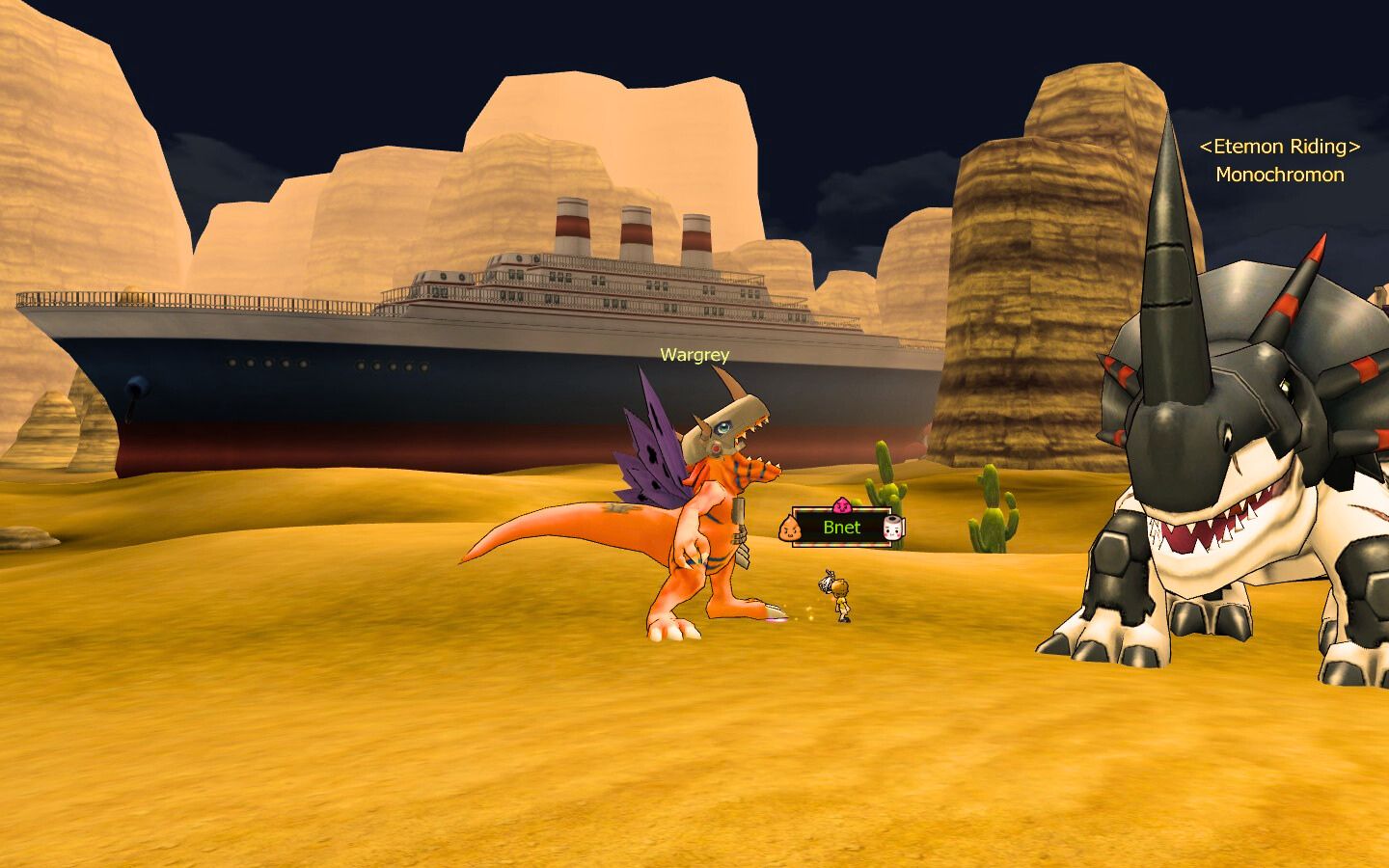
Task: Target the Monochromon nameplate
Action: click(x=1279, y=175)
